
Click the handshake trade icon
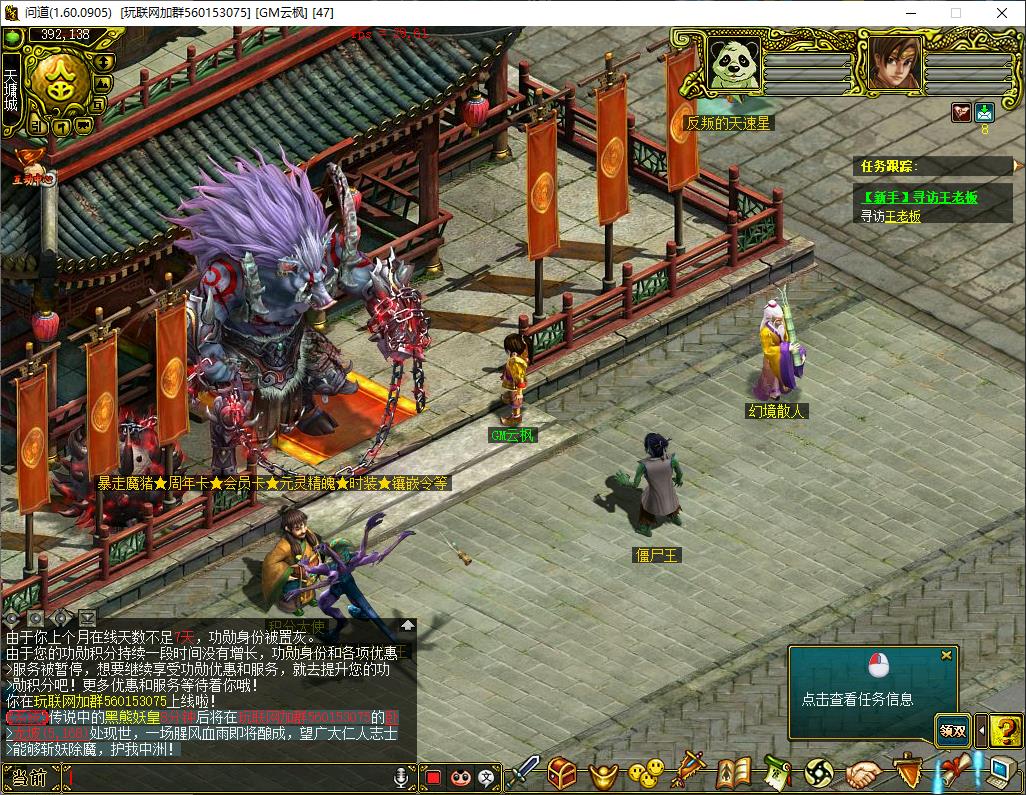863,773
